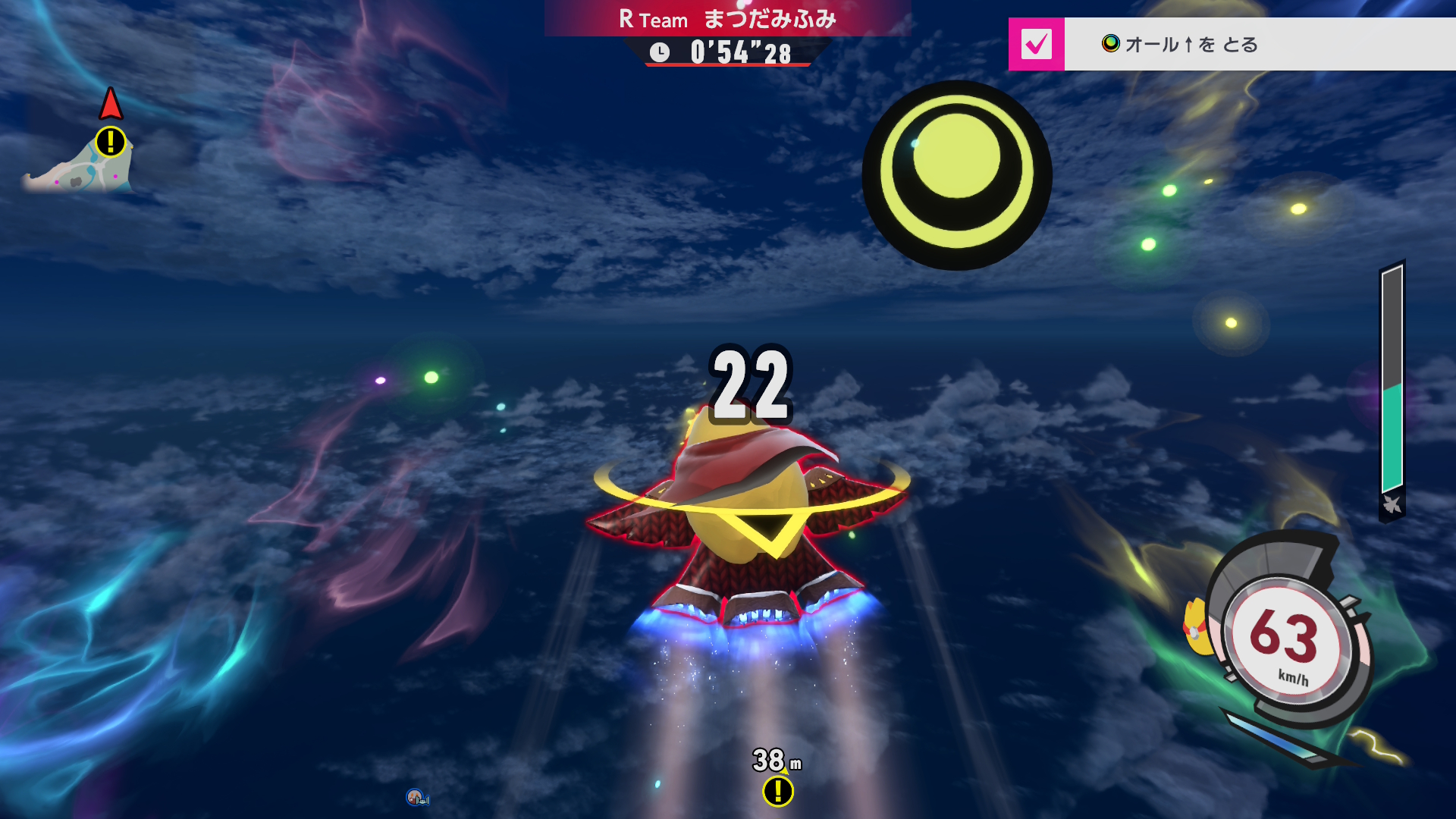Toggle the pink mission checkbox

click(x=1036, y=44)
